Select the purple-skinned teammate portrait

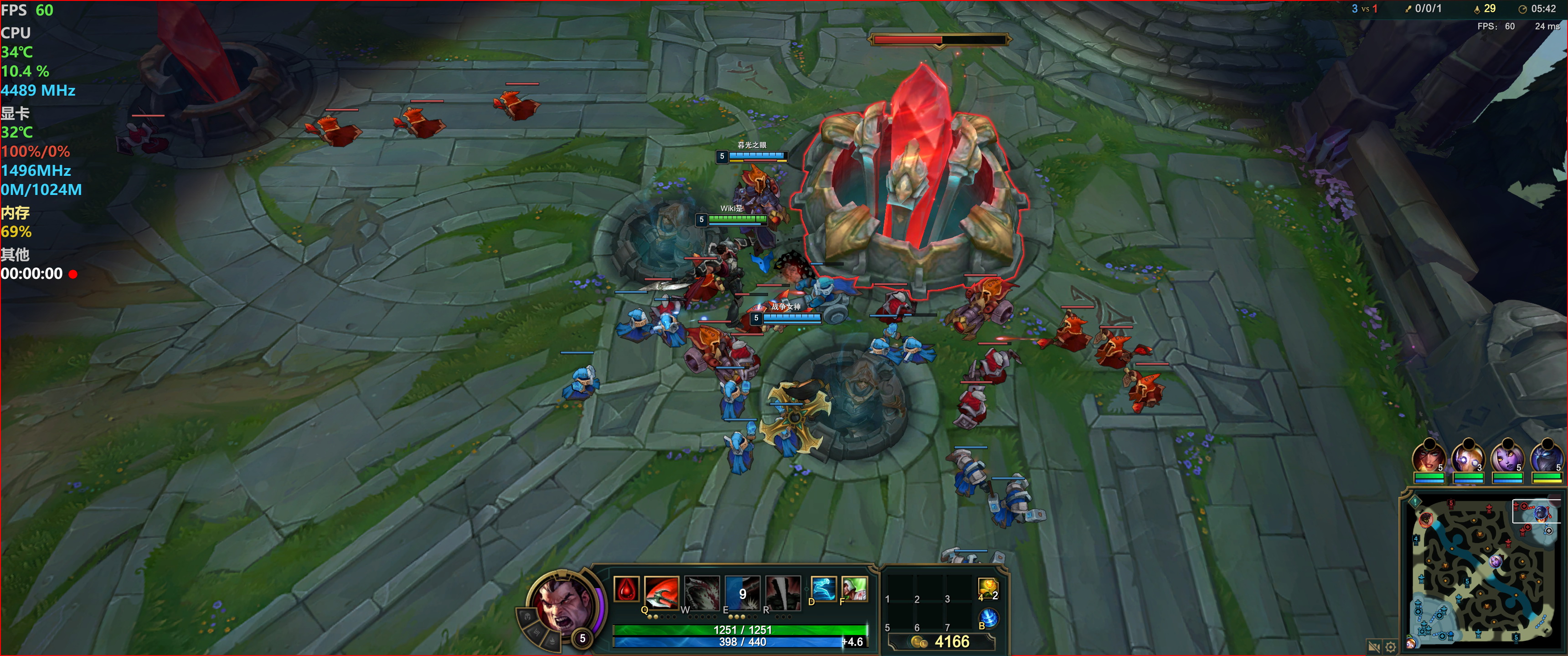click(x=1506, y=456)
